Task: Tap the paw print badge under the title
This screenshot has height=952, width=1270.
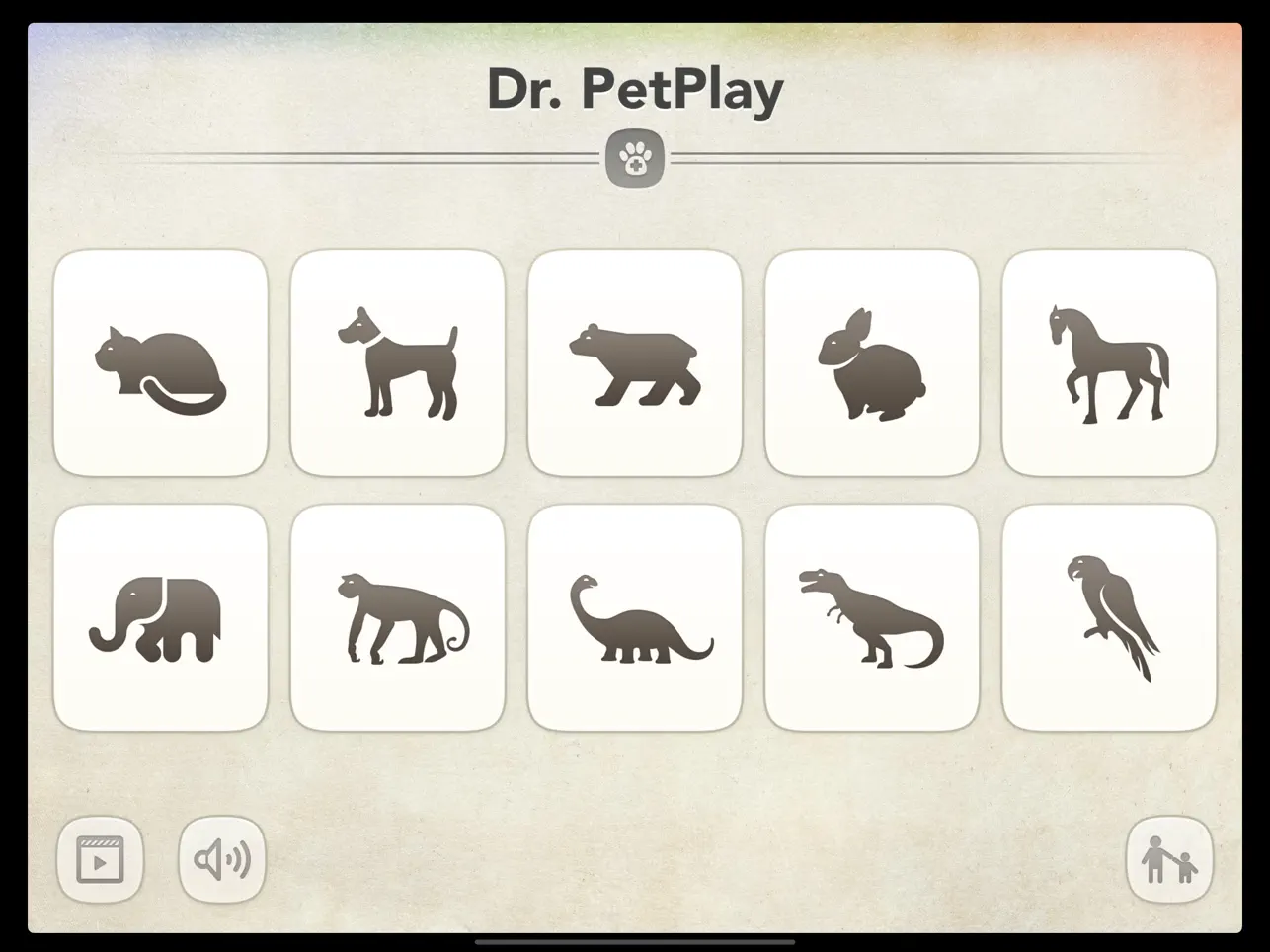Action: click(635, 156)
